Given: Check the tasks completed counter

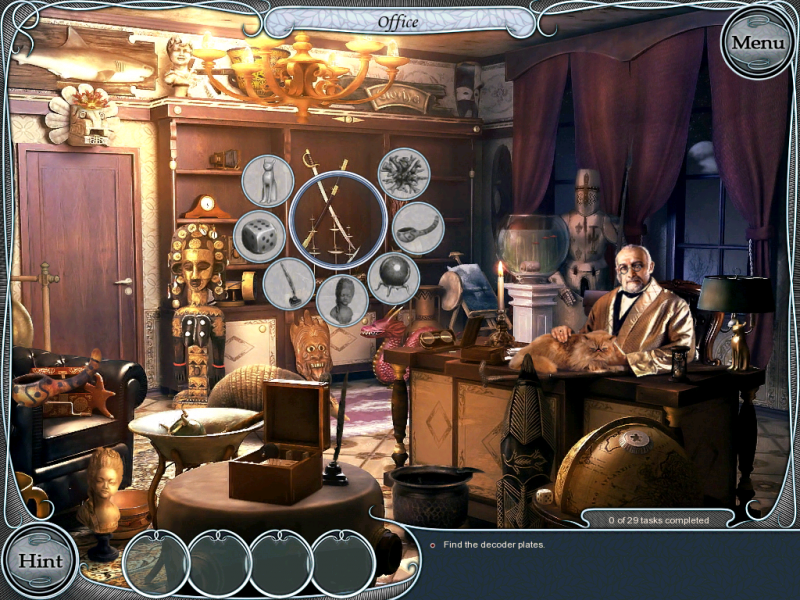Looking at the screenshot, I should tap(658, 520).
